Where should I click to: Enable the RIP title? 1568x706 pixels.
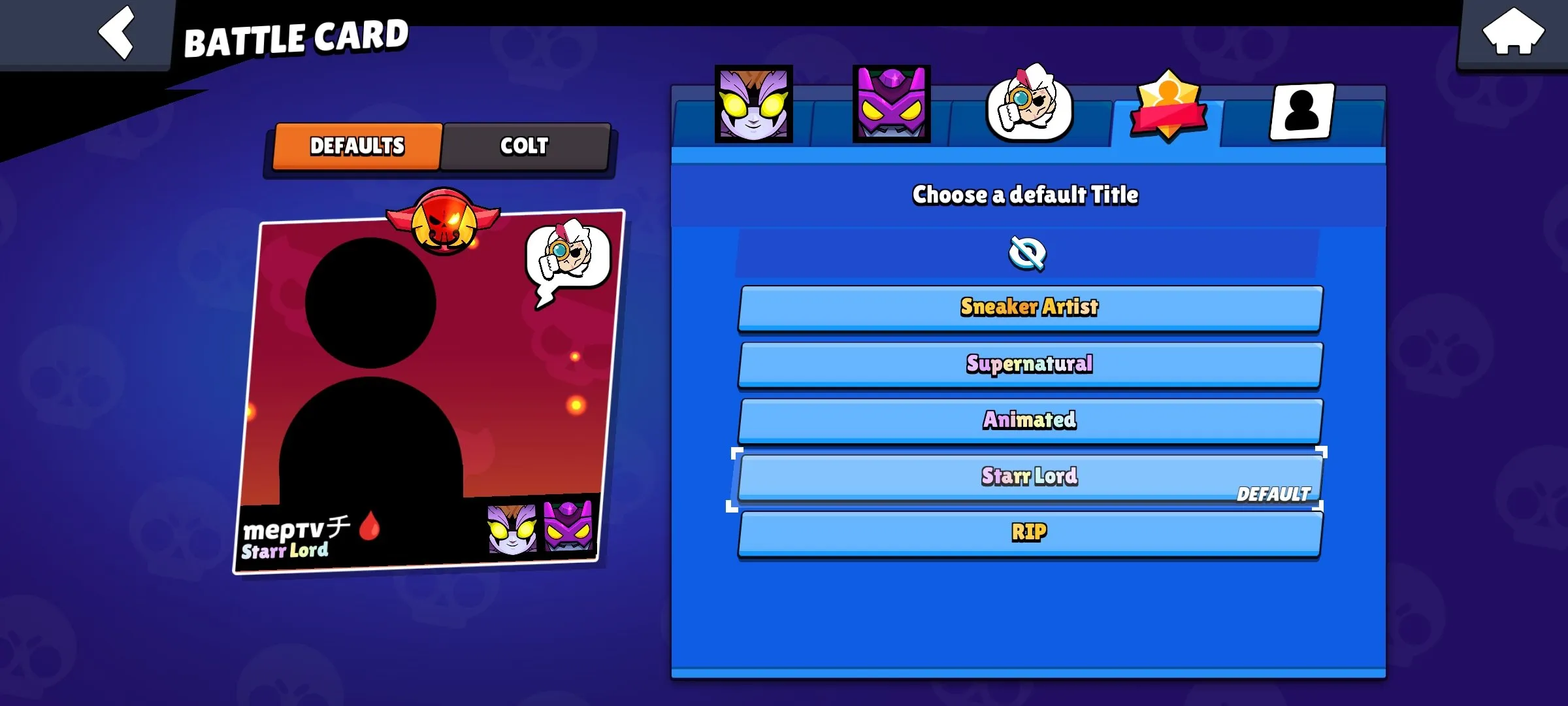pyautogui.click(x=1029, y=533)
